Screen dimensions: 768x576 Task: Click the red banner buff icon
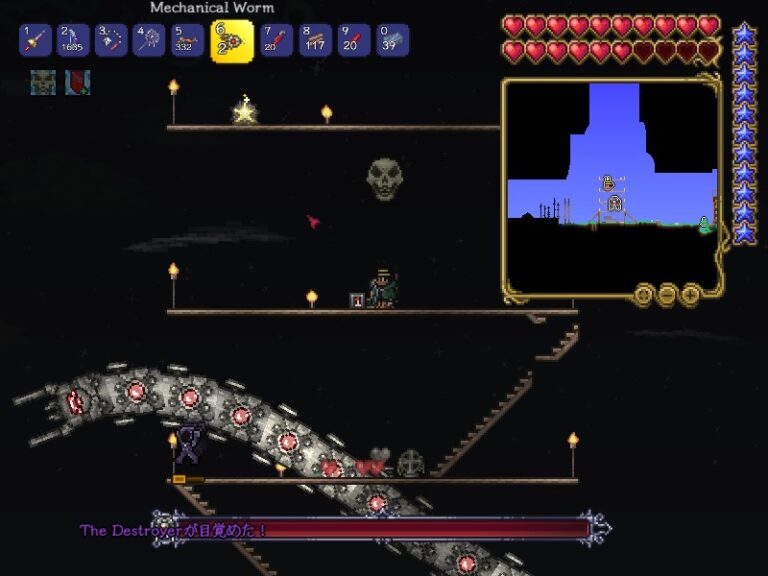pyautogui.click(x=77, y=82)
